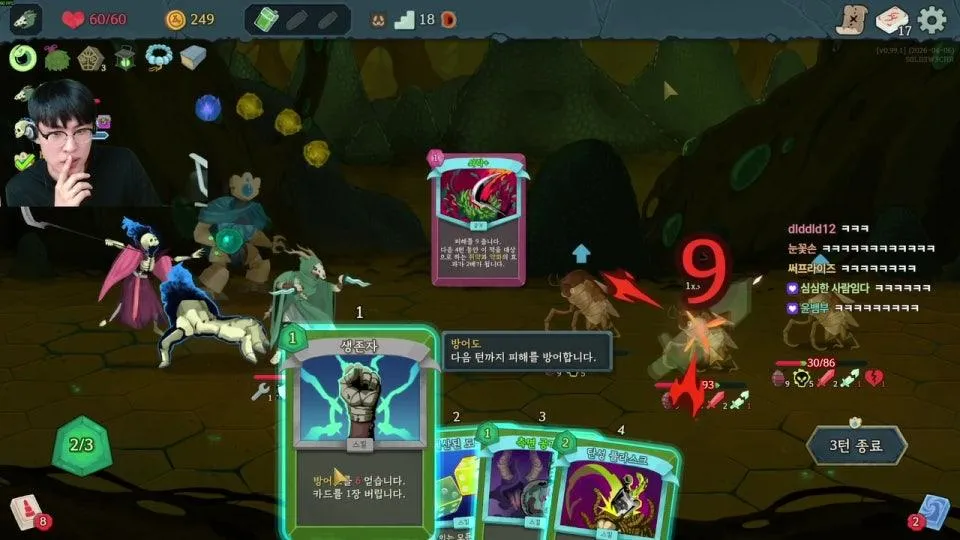End turn with the 3턴 종료 button
The height and width of the screenshot is (540, 960).
[856, 445]
